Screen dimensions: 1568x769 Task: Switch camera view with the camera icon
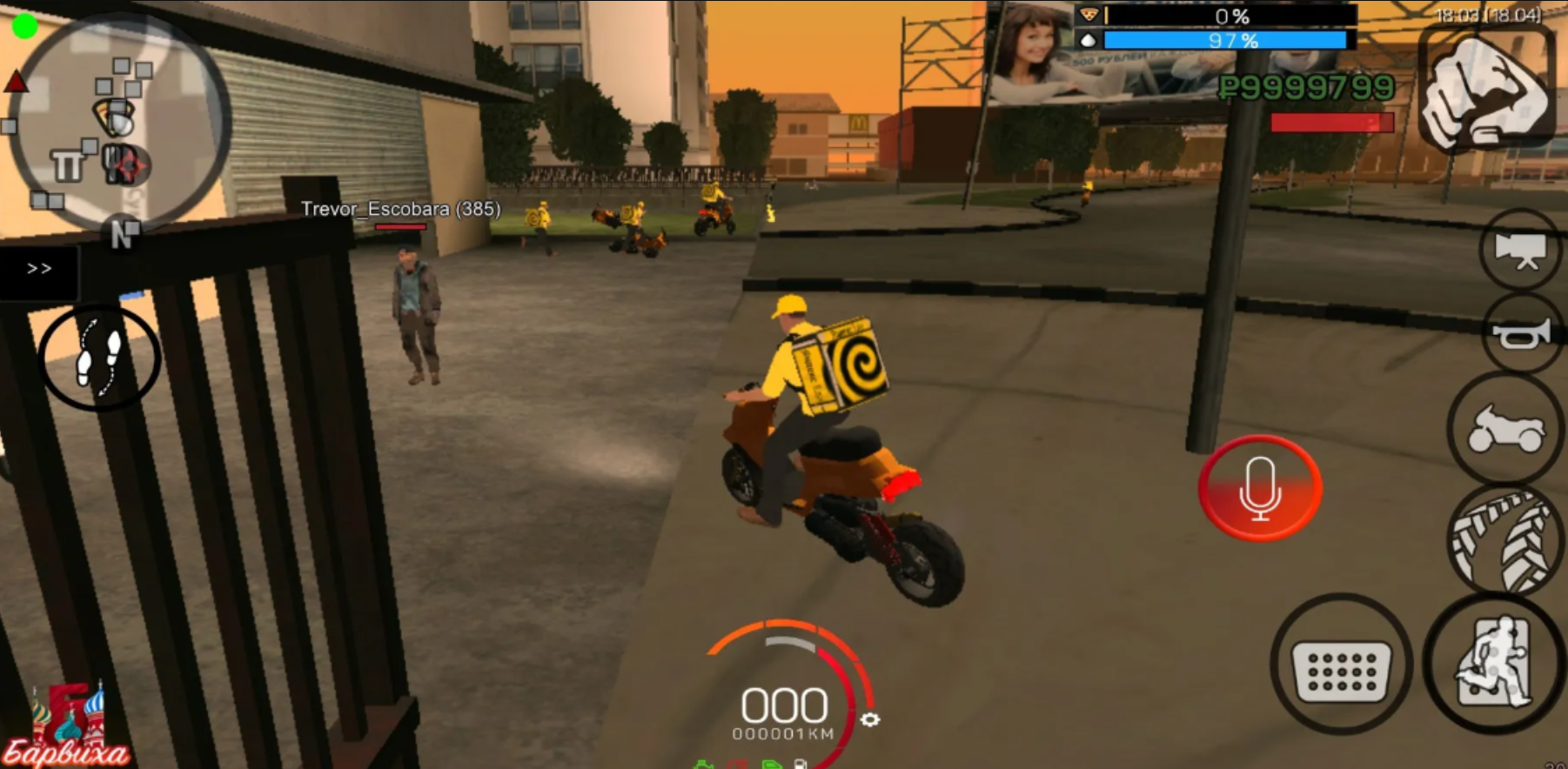tap(1520, 250)
